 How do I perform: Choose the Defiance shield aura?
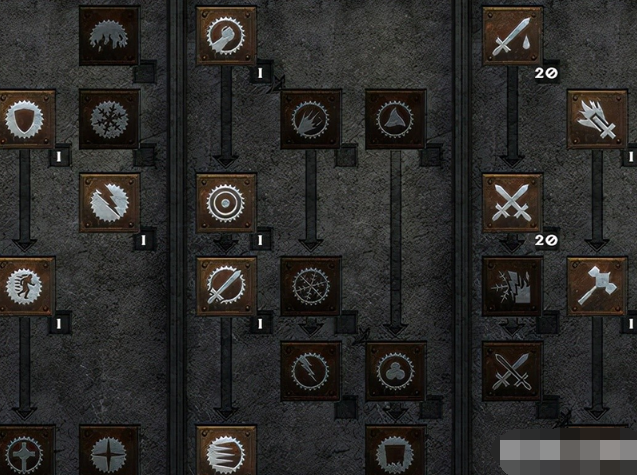(23, 119)
